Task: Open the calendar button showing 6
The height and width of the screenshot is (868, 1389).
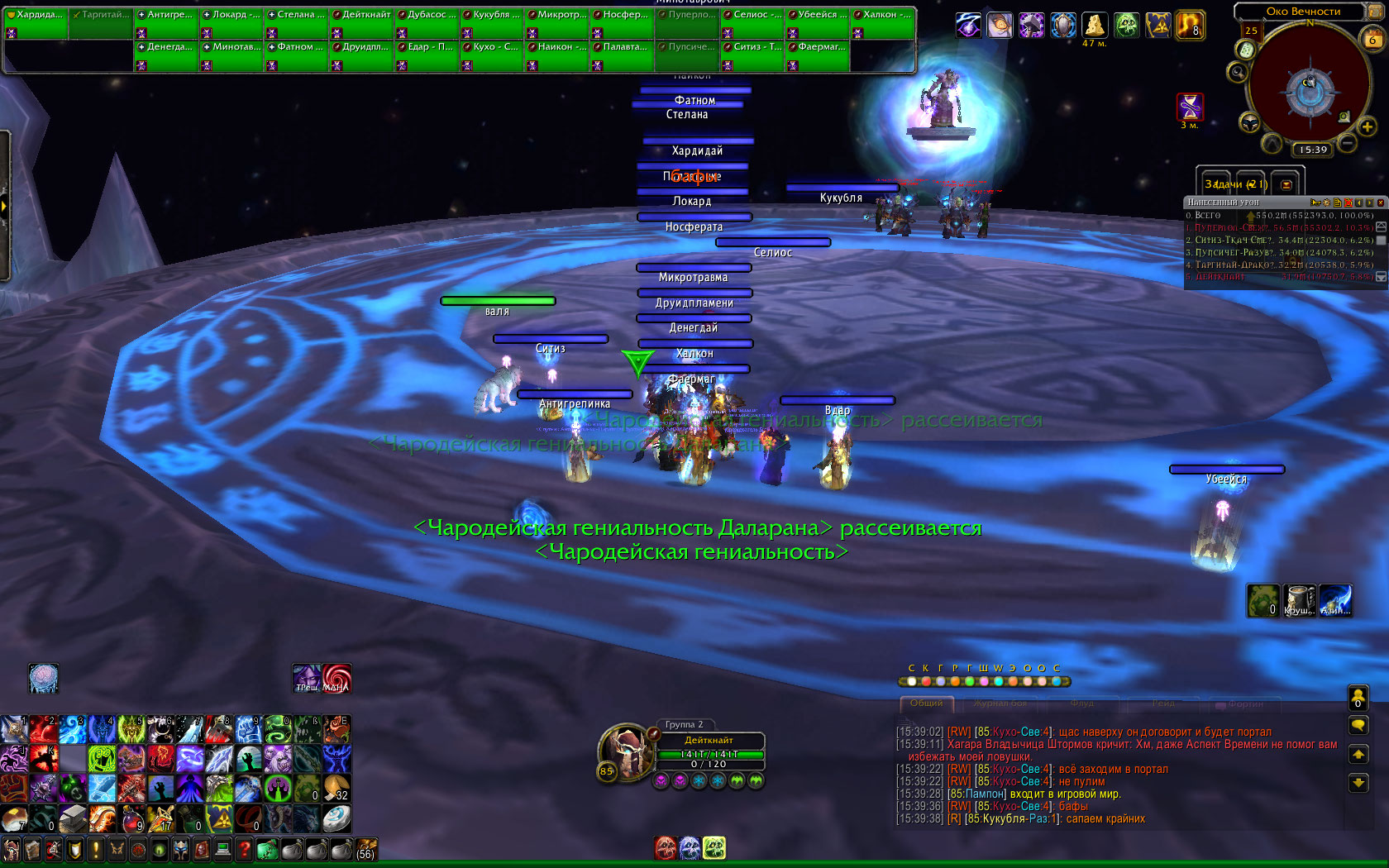Action: [x=1372, y=38]
